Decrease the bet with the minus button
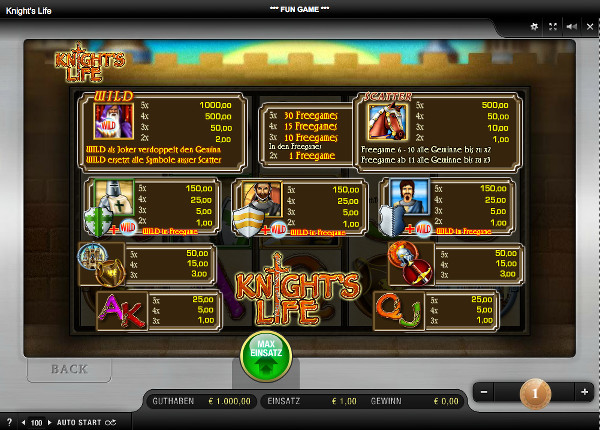 point(484,392)
